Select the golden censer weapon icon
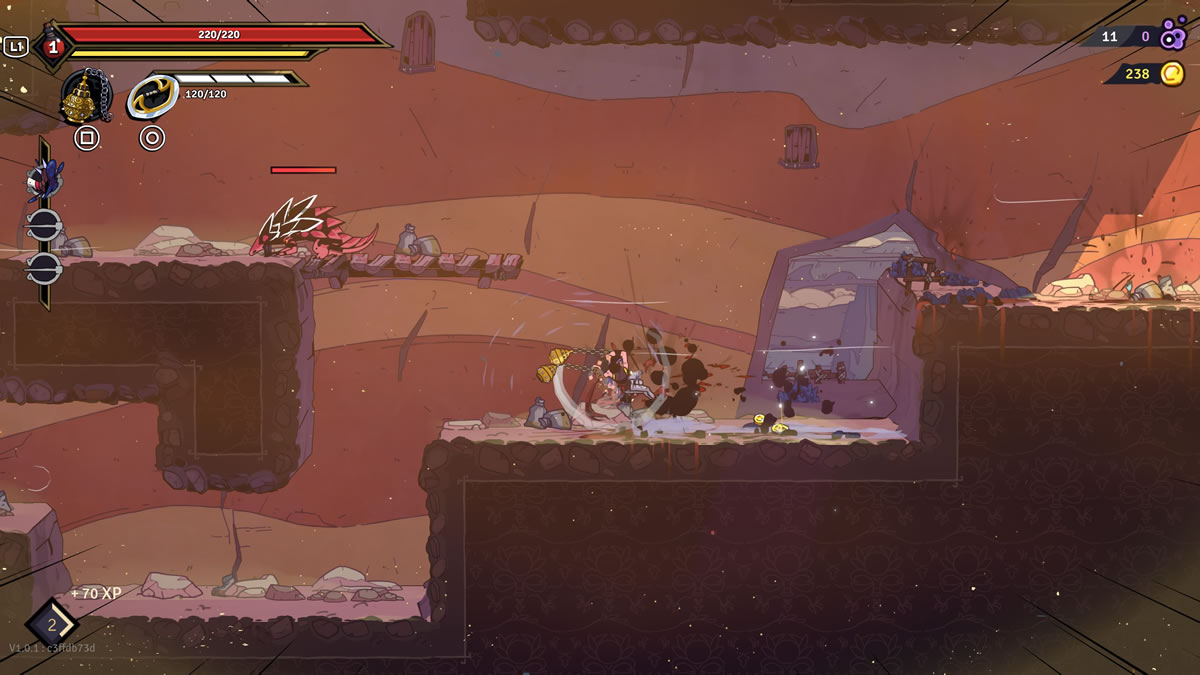Viewport: 1200px width, 675px height. coord(84,96)
